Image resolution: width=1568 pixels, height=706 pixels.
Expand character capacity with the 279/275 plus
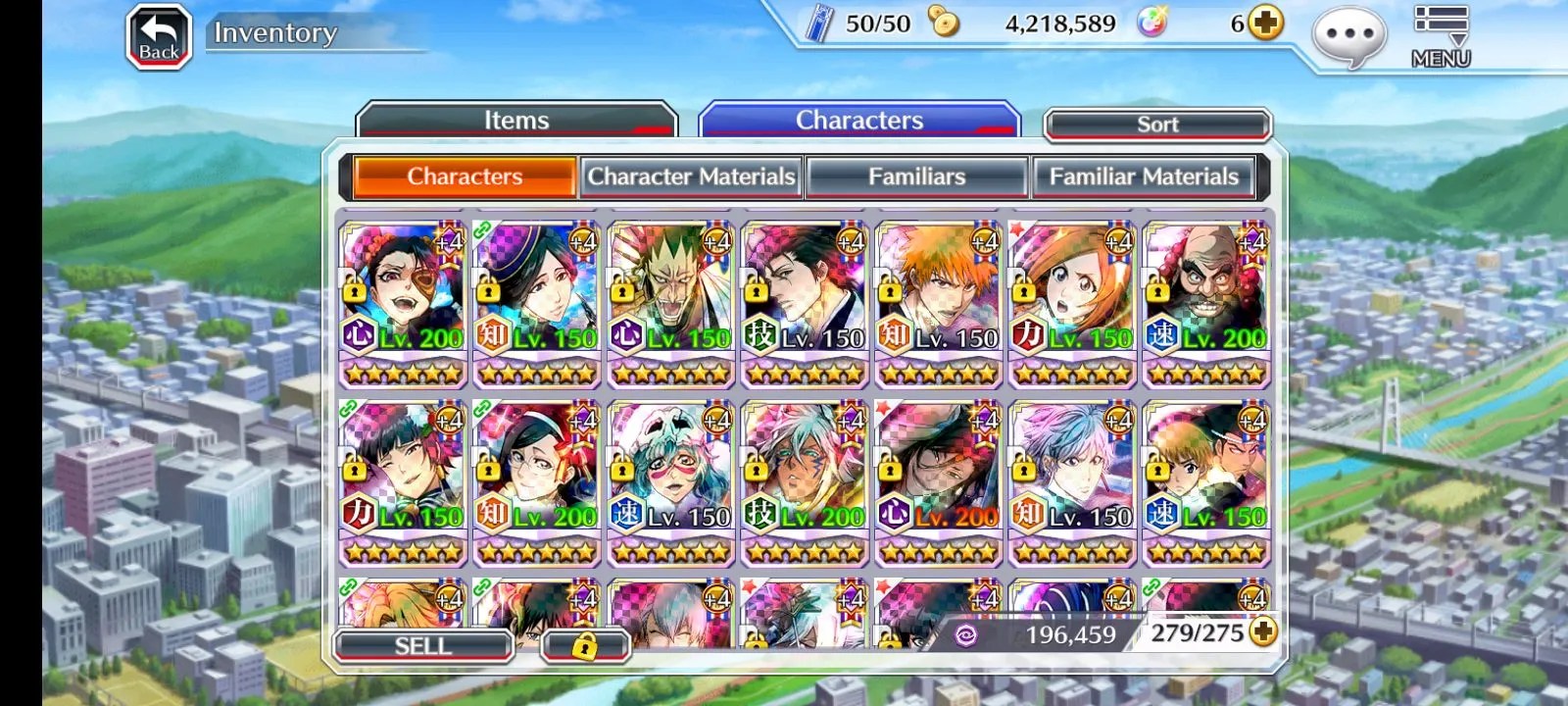point(1264,632)
